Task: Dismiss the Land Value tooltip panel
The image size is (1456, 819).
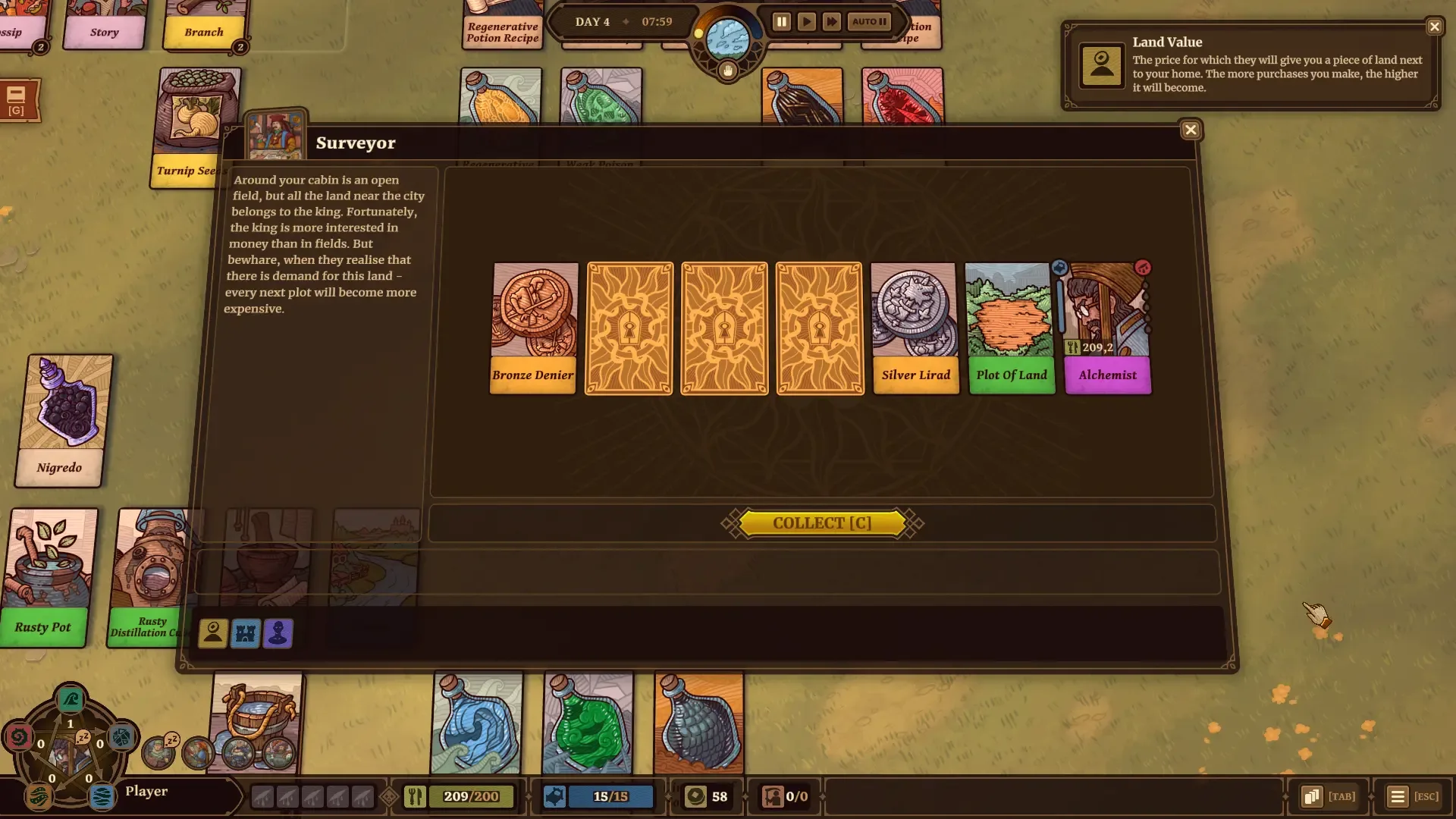Action: [1434, 27]
